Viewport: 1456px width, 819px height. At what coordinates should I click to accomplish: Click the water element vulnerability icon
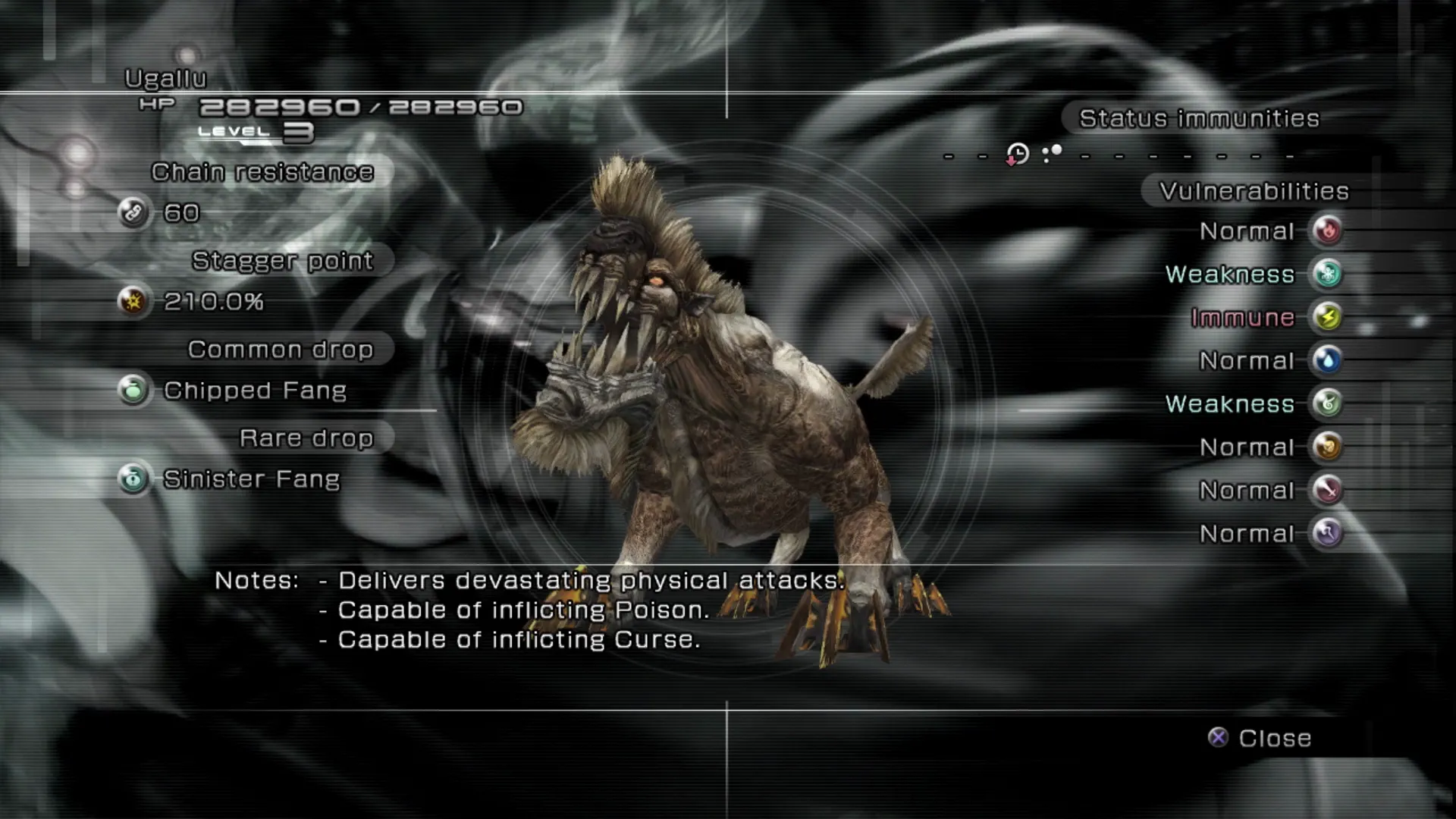1328,360
